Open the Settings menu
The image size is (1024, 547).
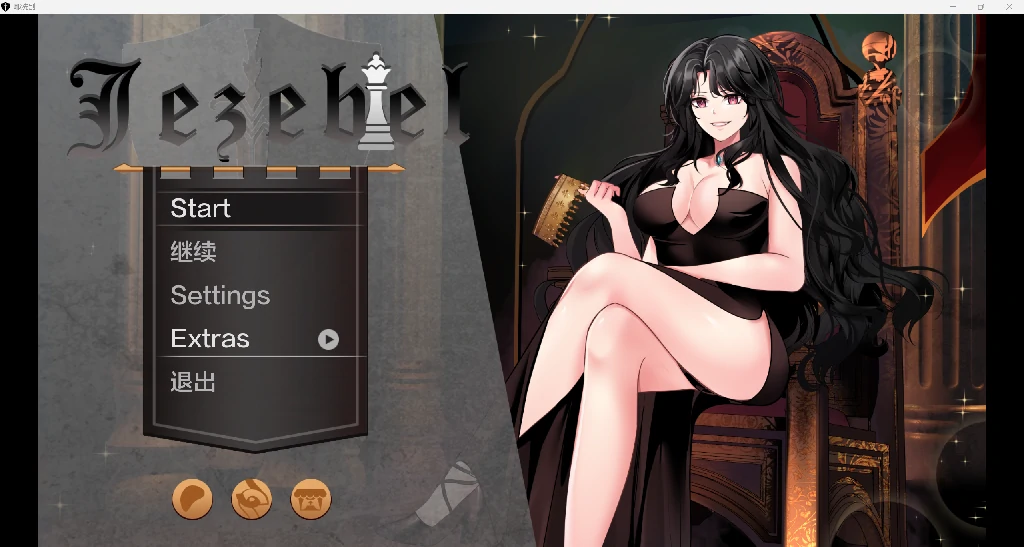pyautogui.click(x=220, y=296)
